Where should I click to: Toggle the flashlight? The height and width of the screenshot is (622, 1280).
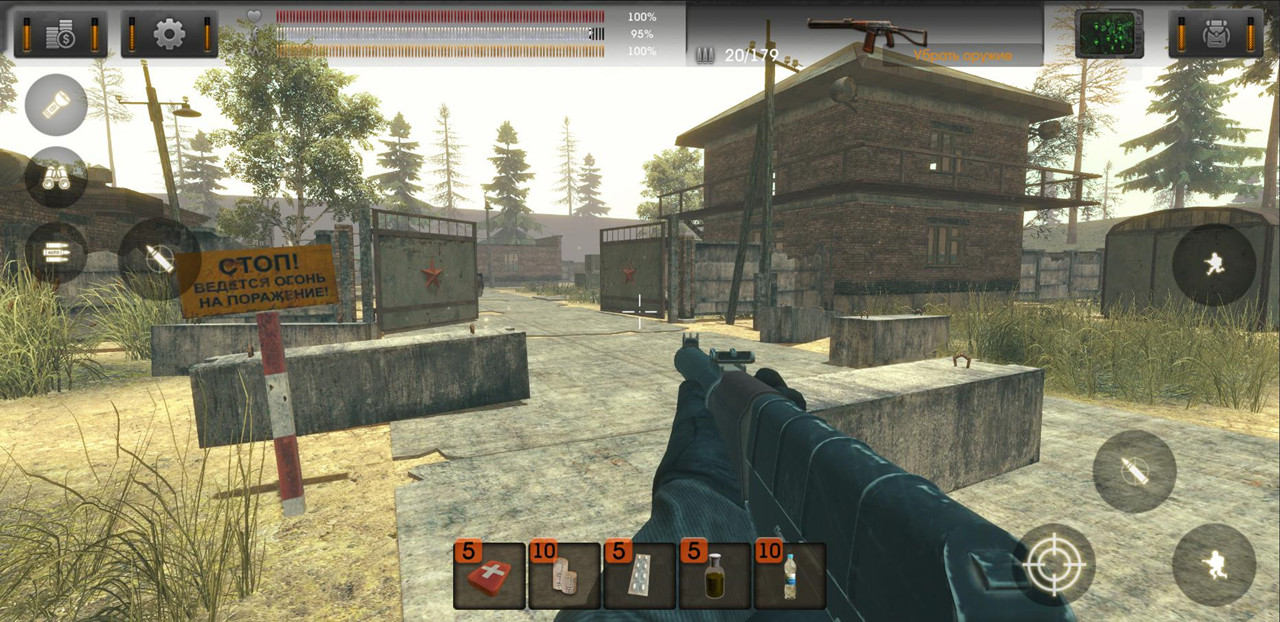56,105
